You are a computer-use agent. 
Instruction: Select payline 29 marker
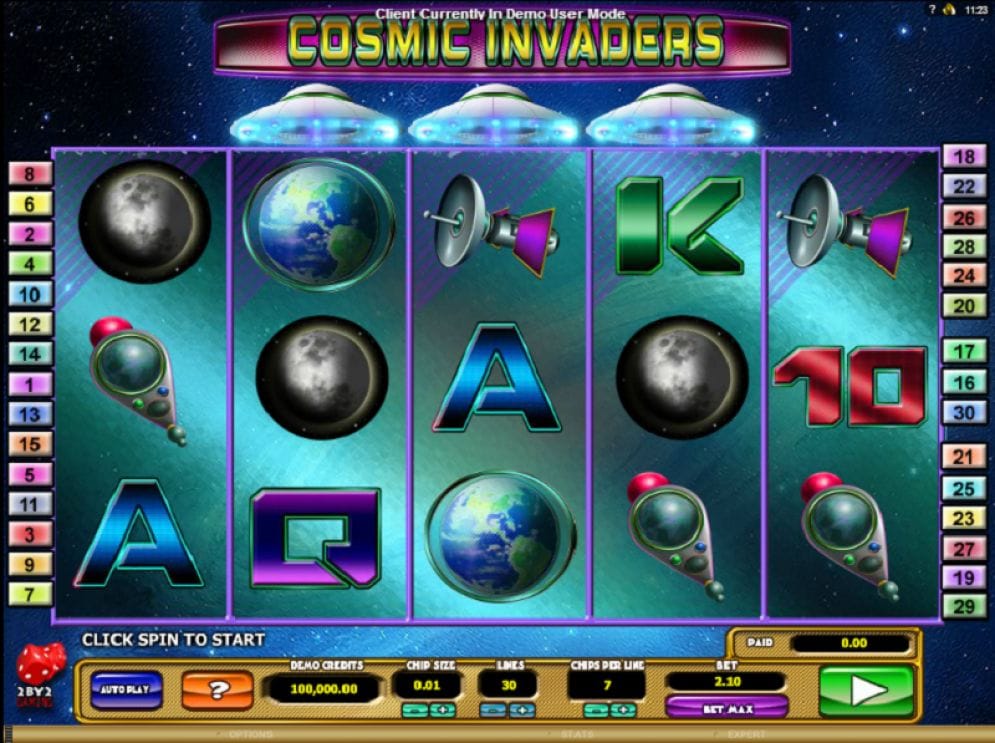(965, 607)
